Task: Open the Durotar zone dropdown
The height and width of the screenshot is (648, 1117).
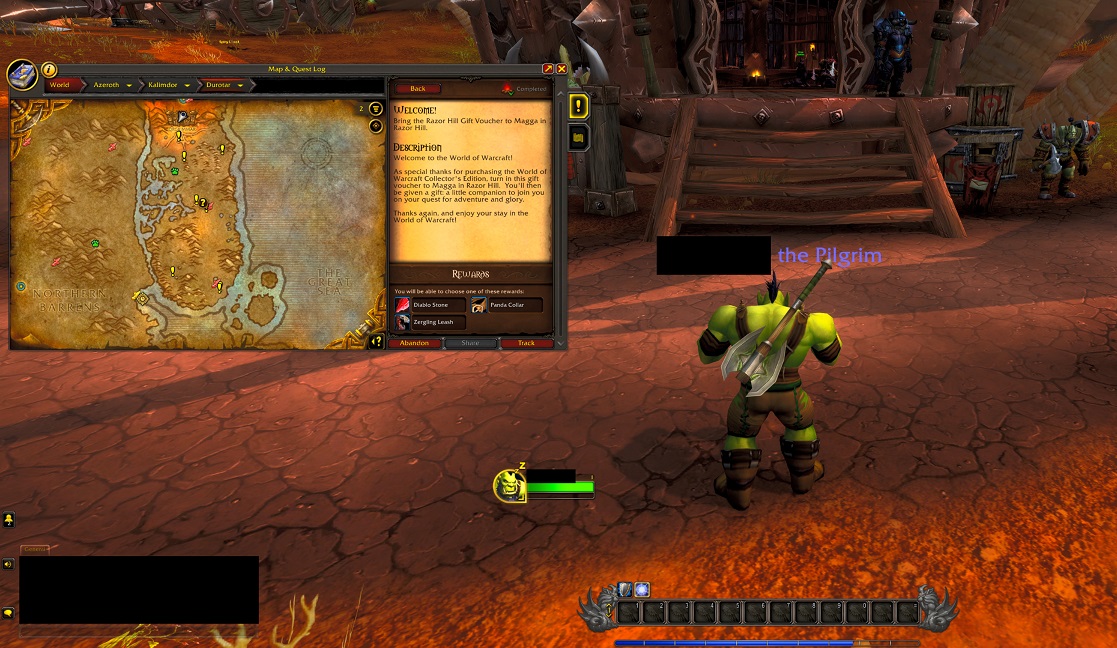Action: point(241,86)
